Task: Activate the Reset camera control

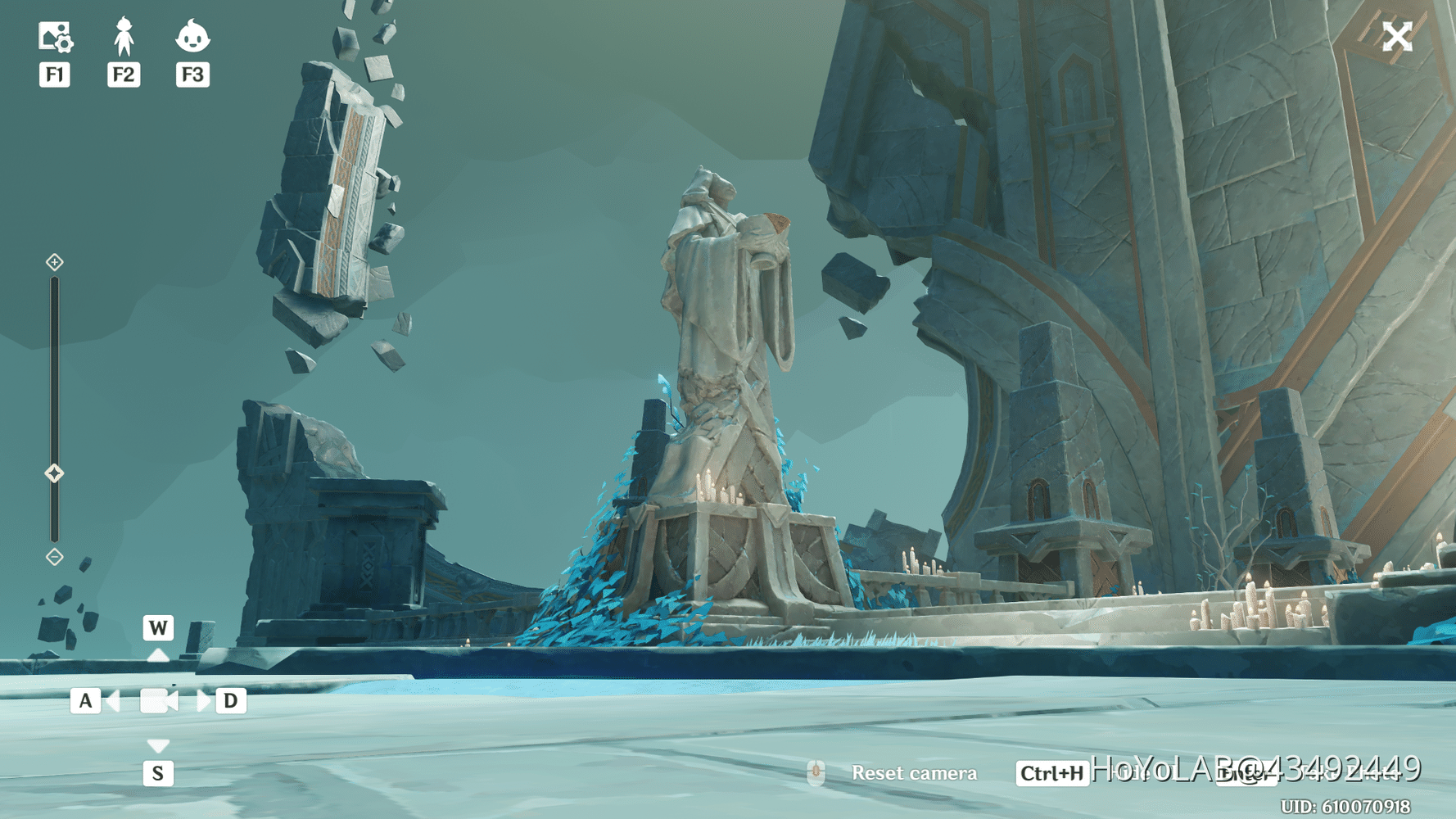Action: coord(915,772)
